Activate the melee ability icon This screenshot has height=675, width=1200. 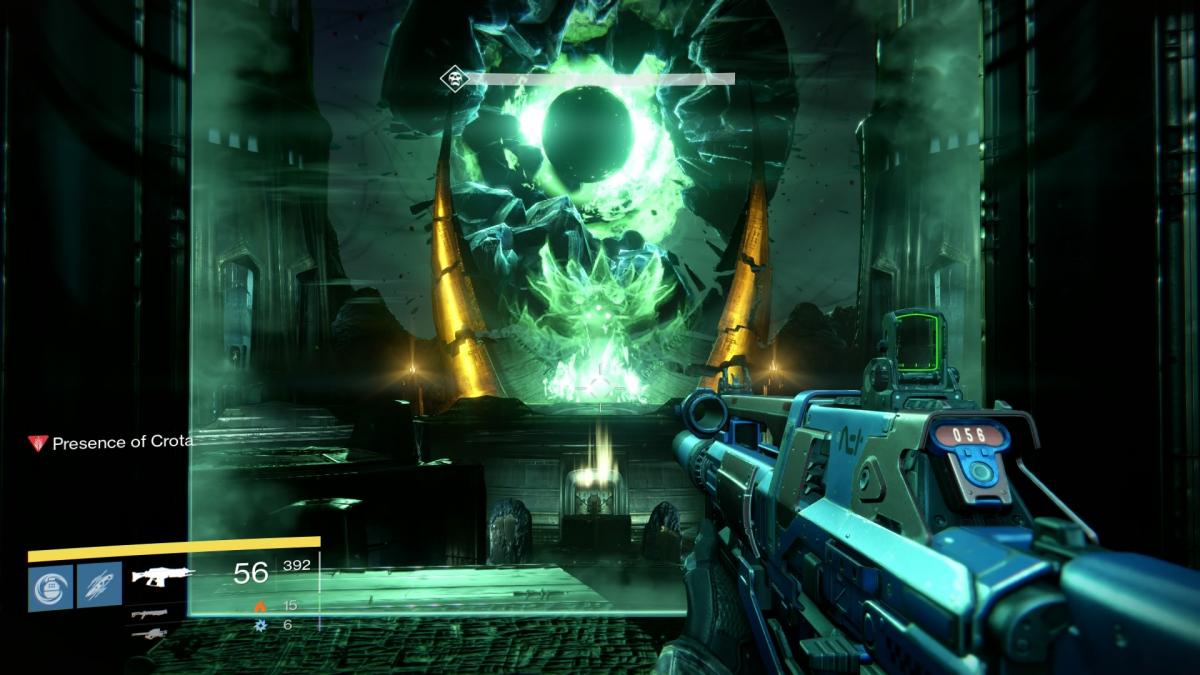coord(100,584)
